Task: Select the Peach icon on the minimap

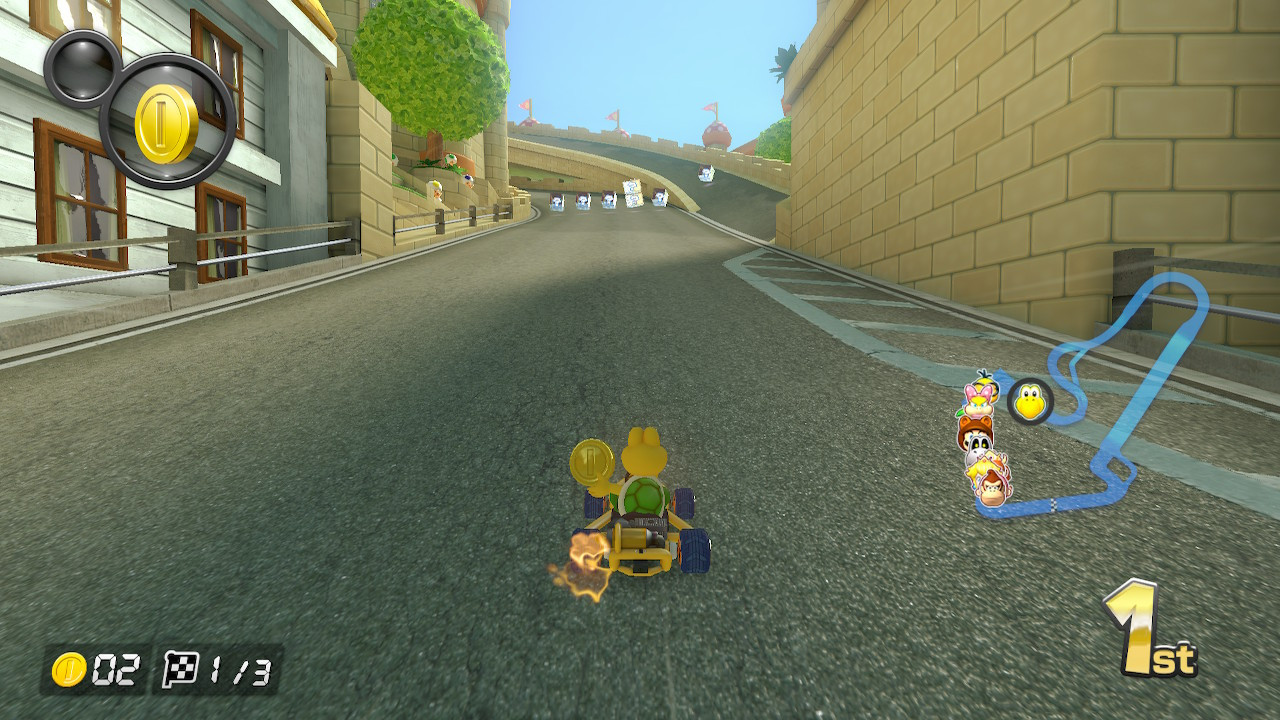Action: (x=980, y=468)
